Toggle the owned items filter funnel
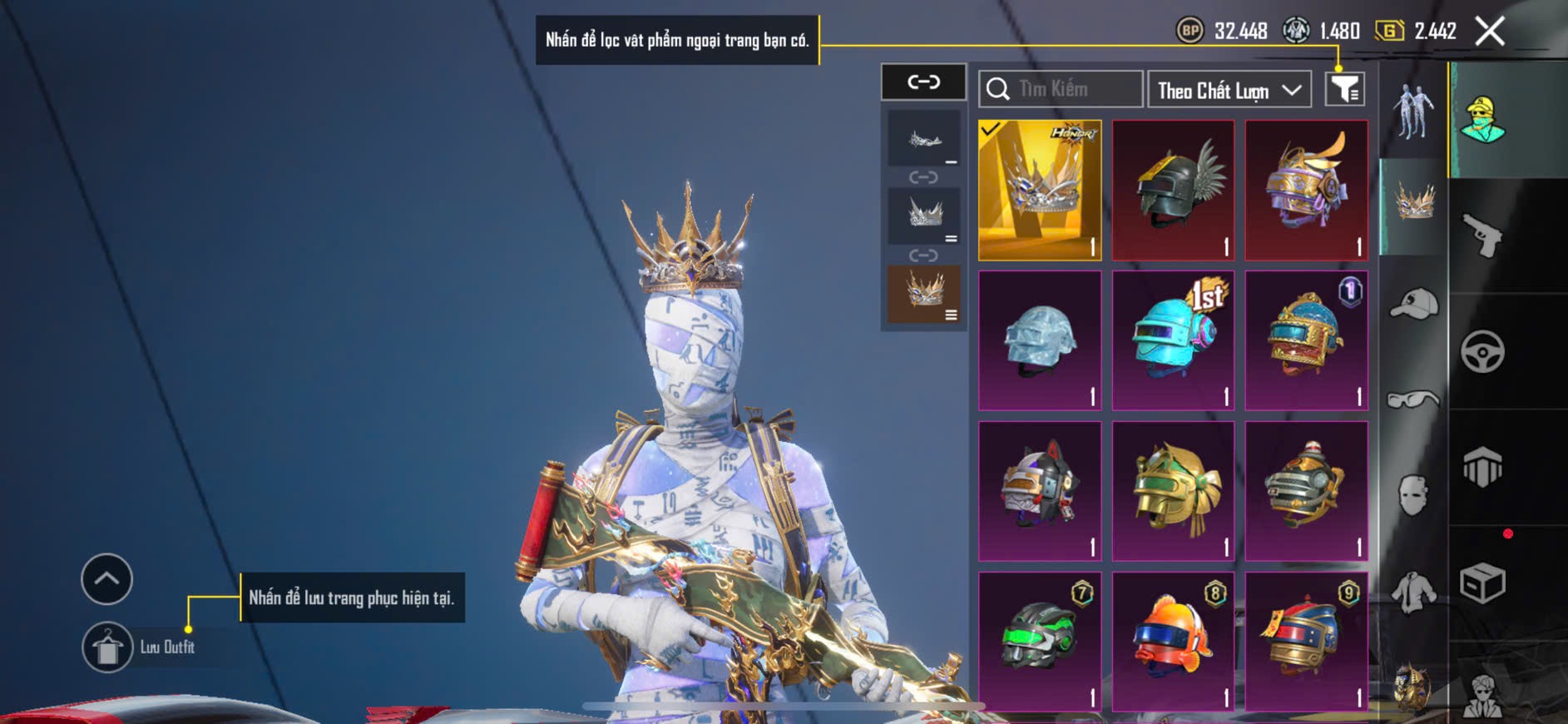Screen dimensions: 1568x724 [x=1344, y=89]
